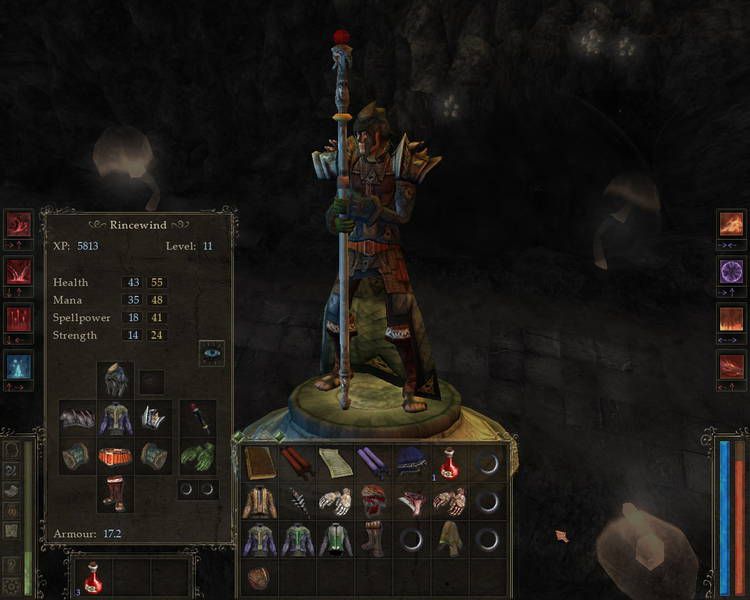This screenshot has height=600, width=750.
Task: Pick the brown spellbook in inventory
Action: 259,463
